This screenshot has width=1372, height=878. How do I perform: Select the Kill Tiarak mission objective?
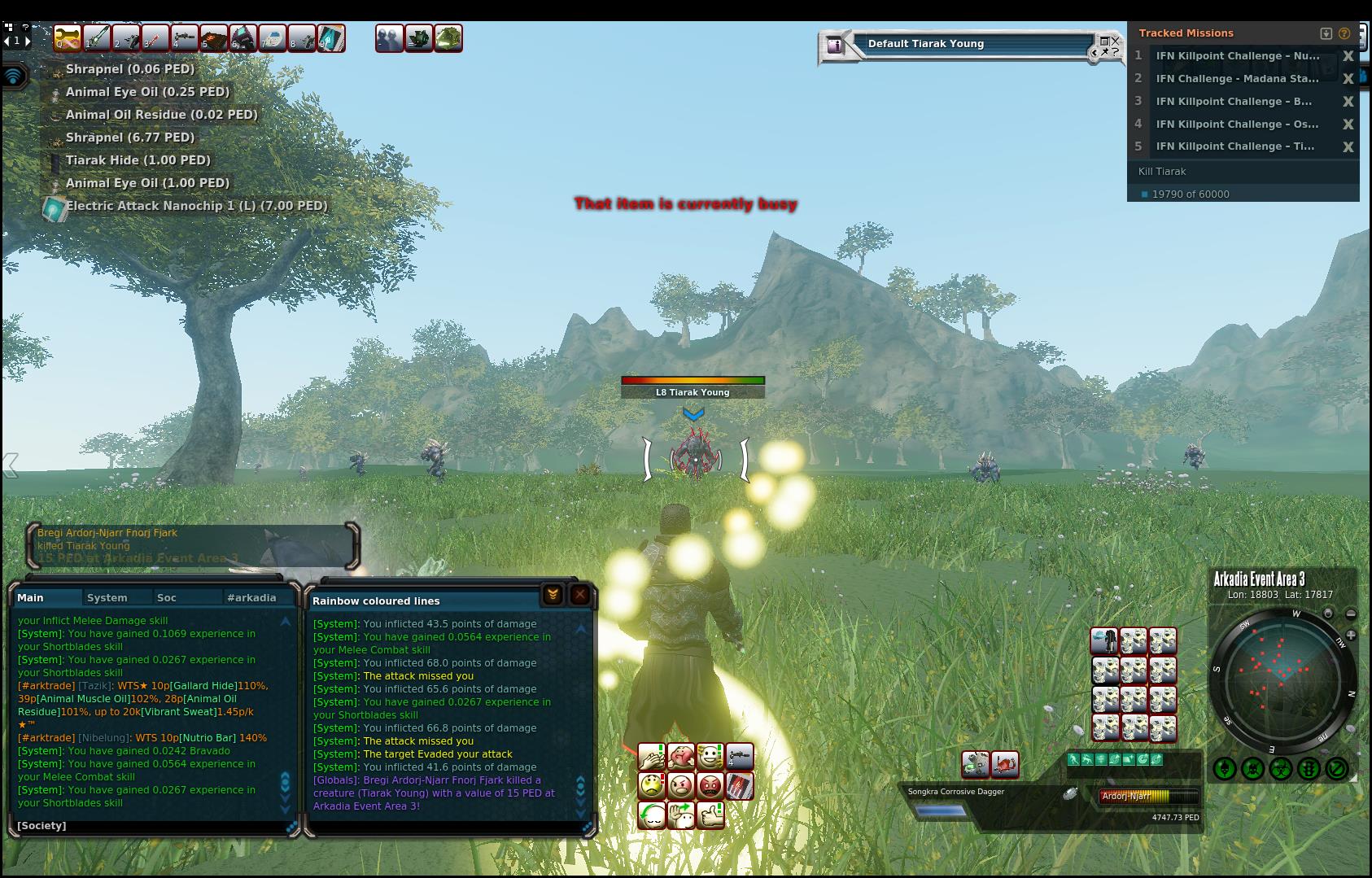(1162, 172)
